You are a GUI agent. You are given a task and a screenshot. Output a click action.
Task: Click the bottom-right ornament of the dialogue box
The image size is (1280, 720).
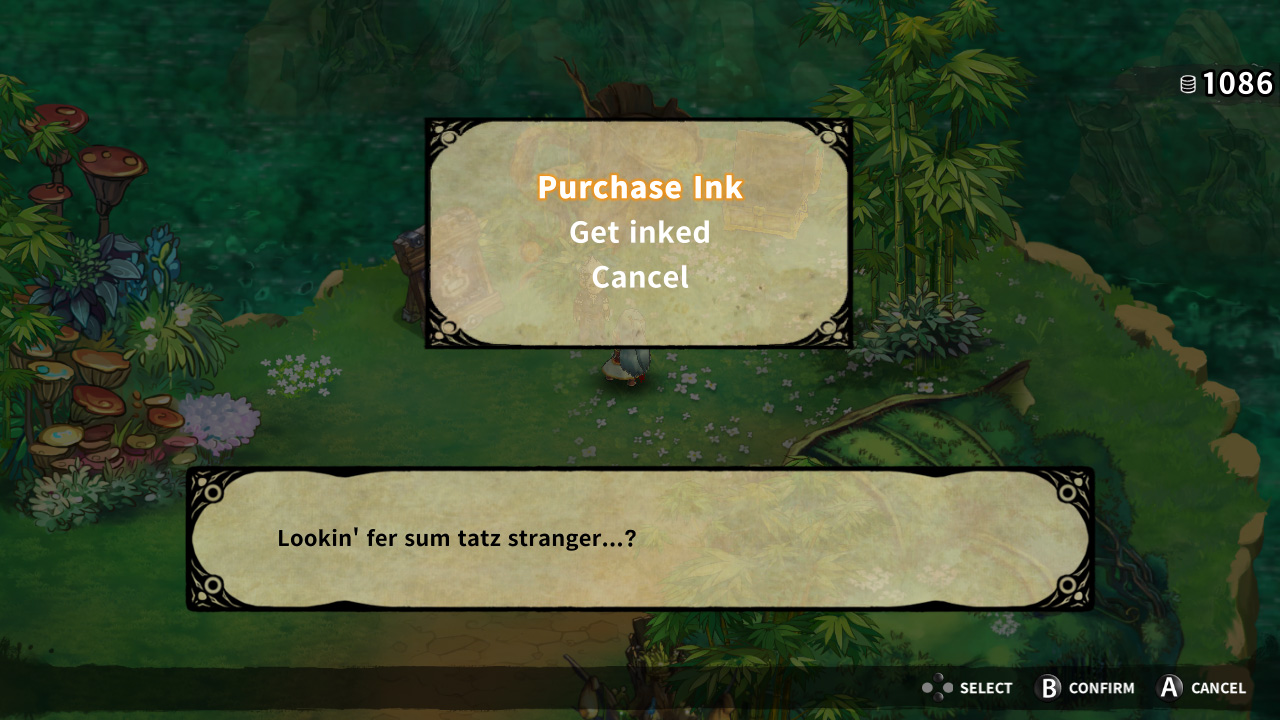(1068, 582)
